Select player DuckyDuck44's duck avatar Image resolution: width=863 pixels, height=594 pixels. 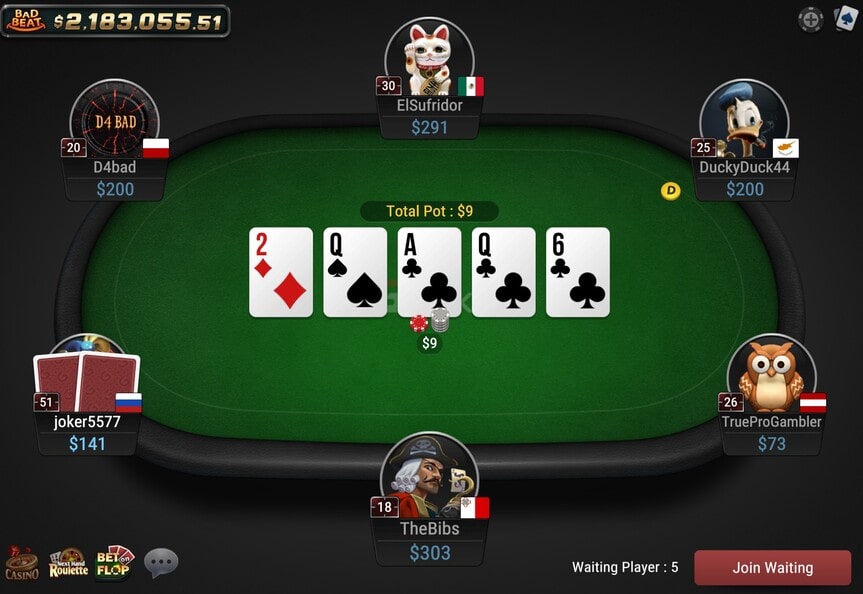744,120
